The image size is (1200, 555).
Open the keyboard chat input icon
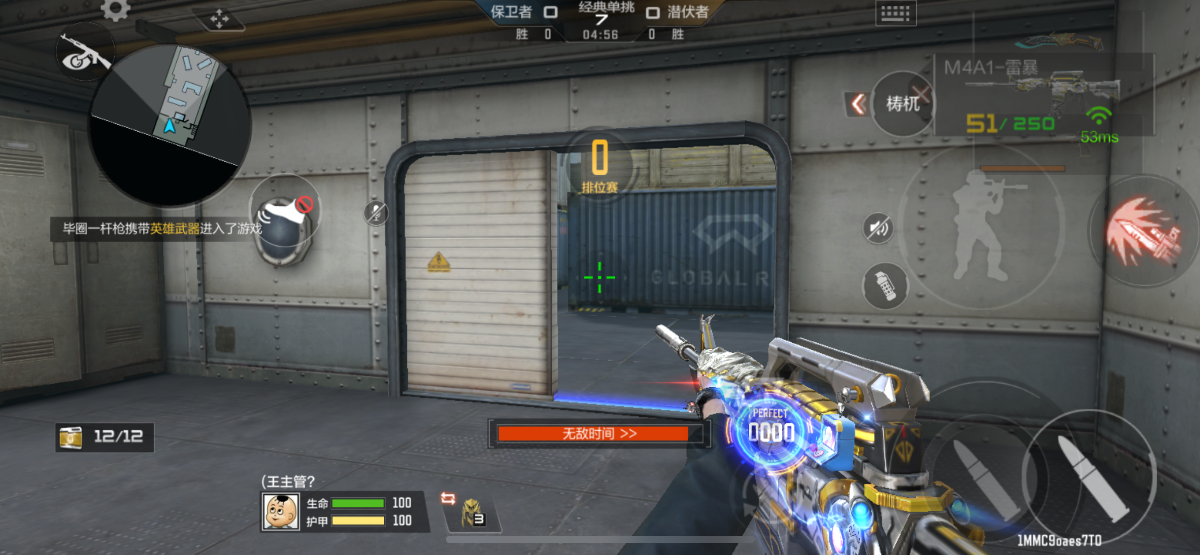pyautogui.click(x=895, y=13)
